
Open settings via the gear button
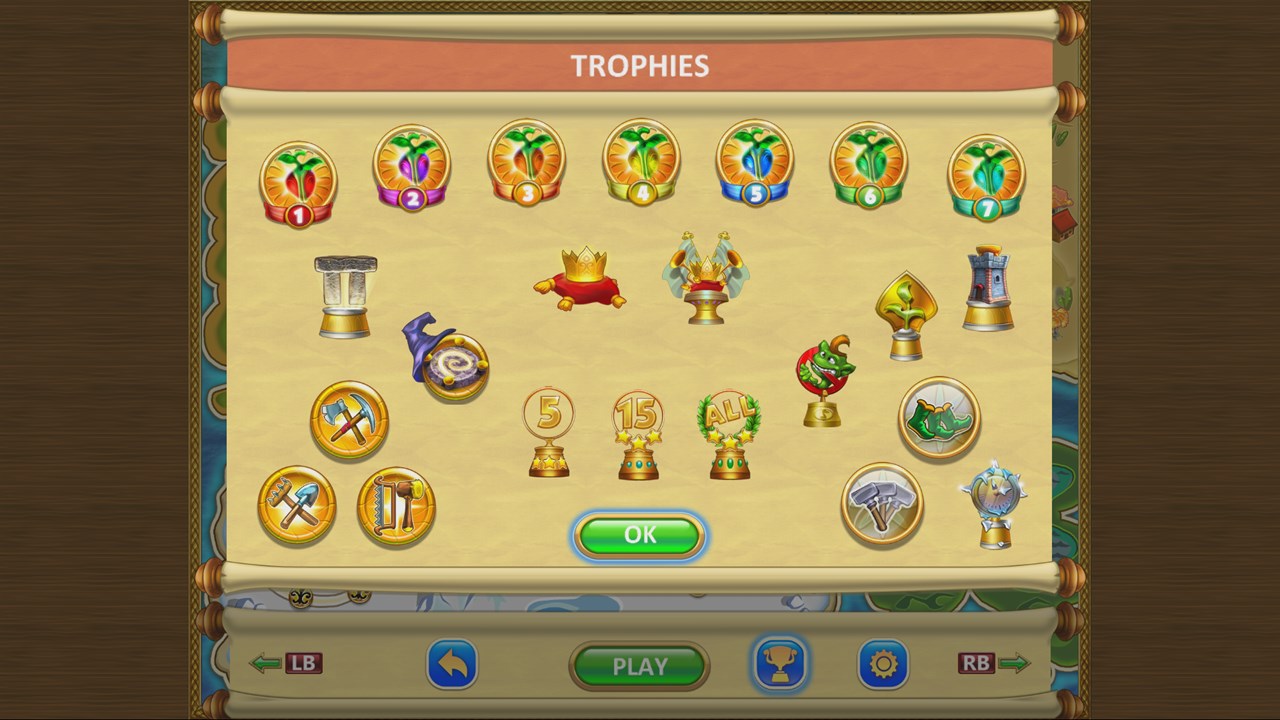tap(883, 664)
